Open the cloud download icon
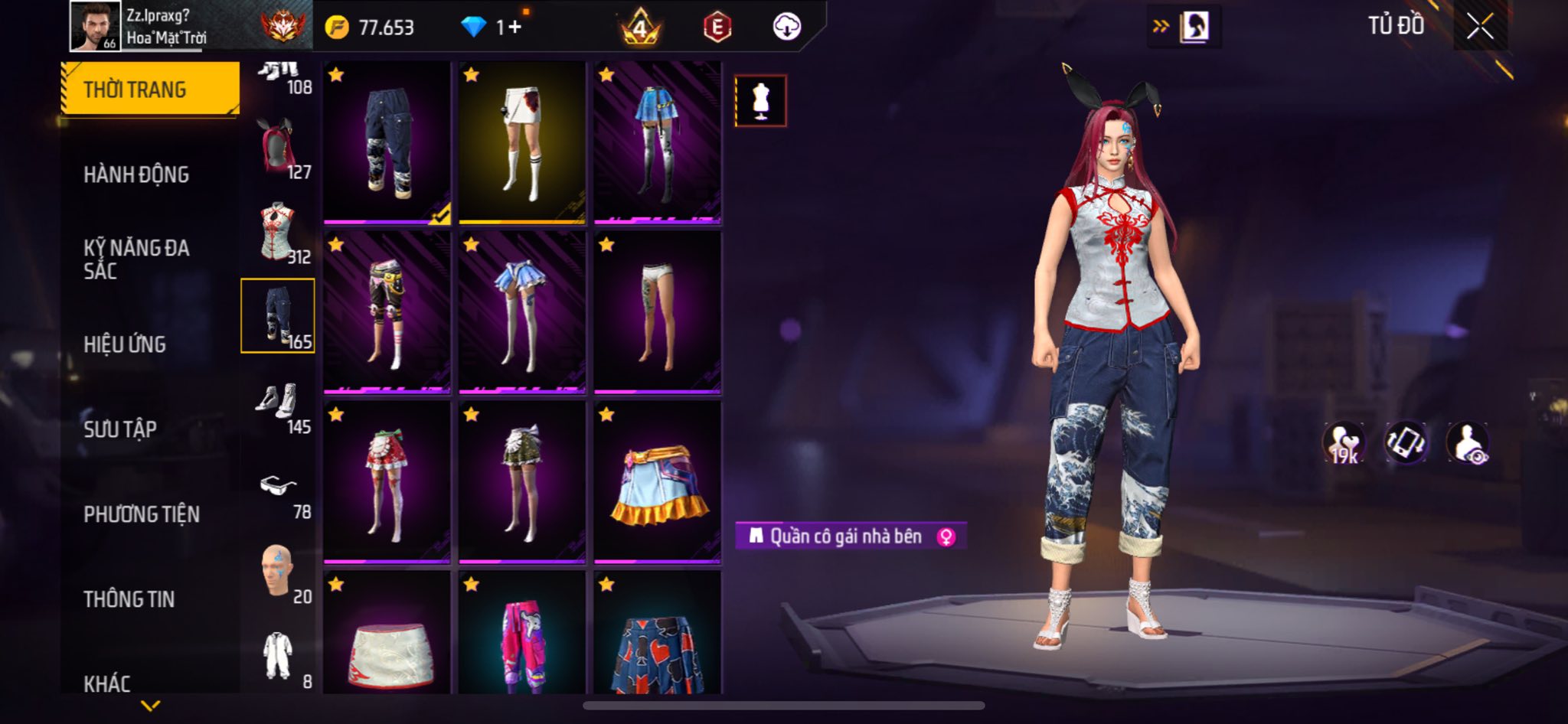The height and width of the screenshot is (724, 1568). click(786, 28)
